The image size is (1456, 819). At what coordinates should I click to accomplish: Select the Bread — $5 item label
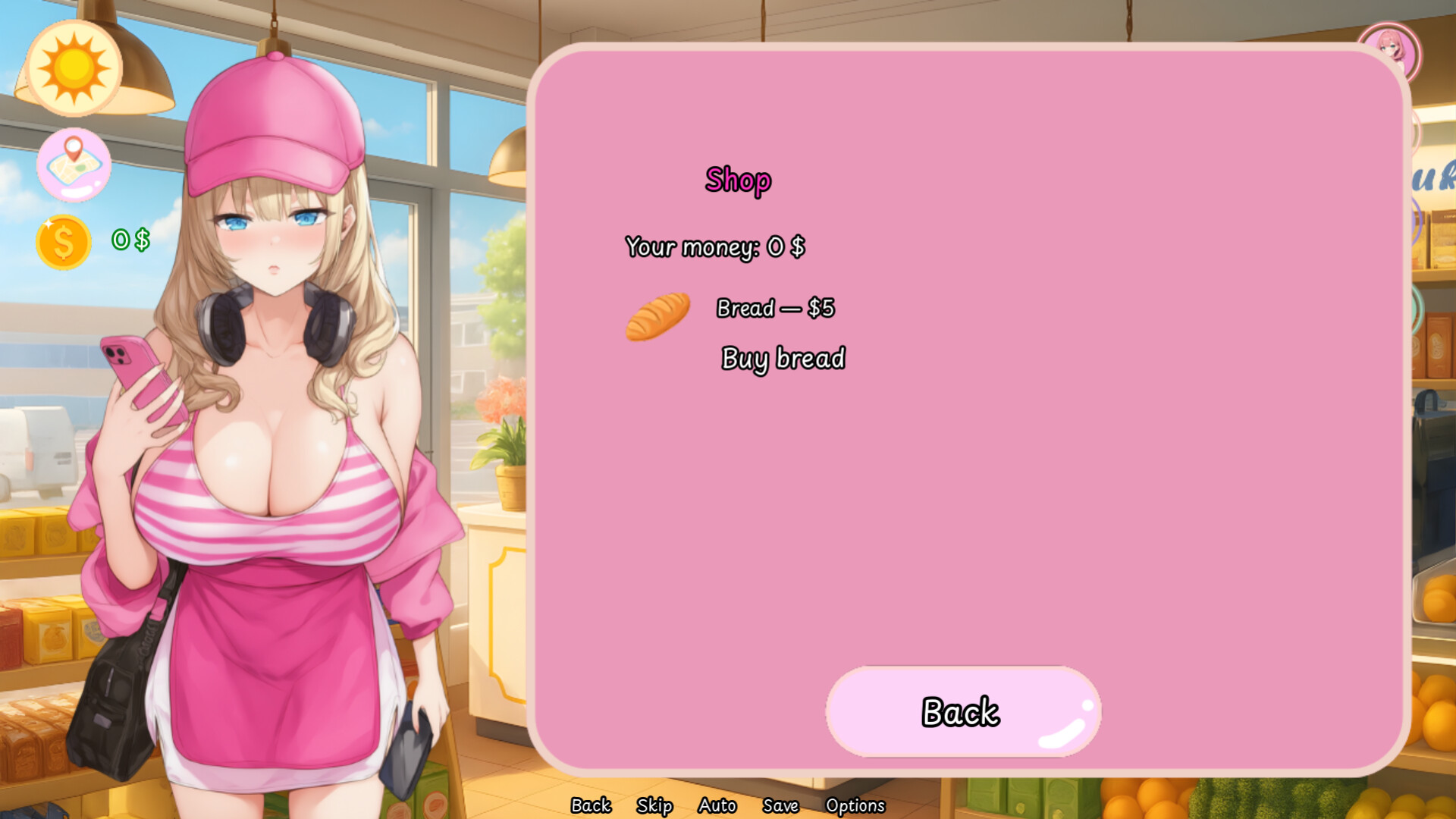coord(775,308)
